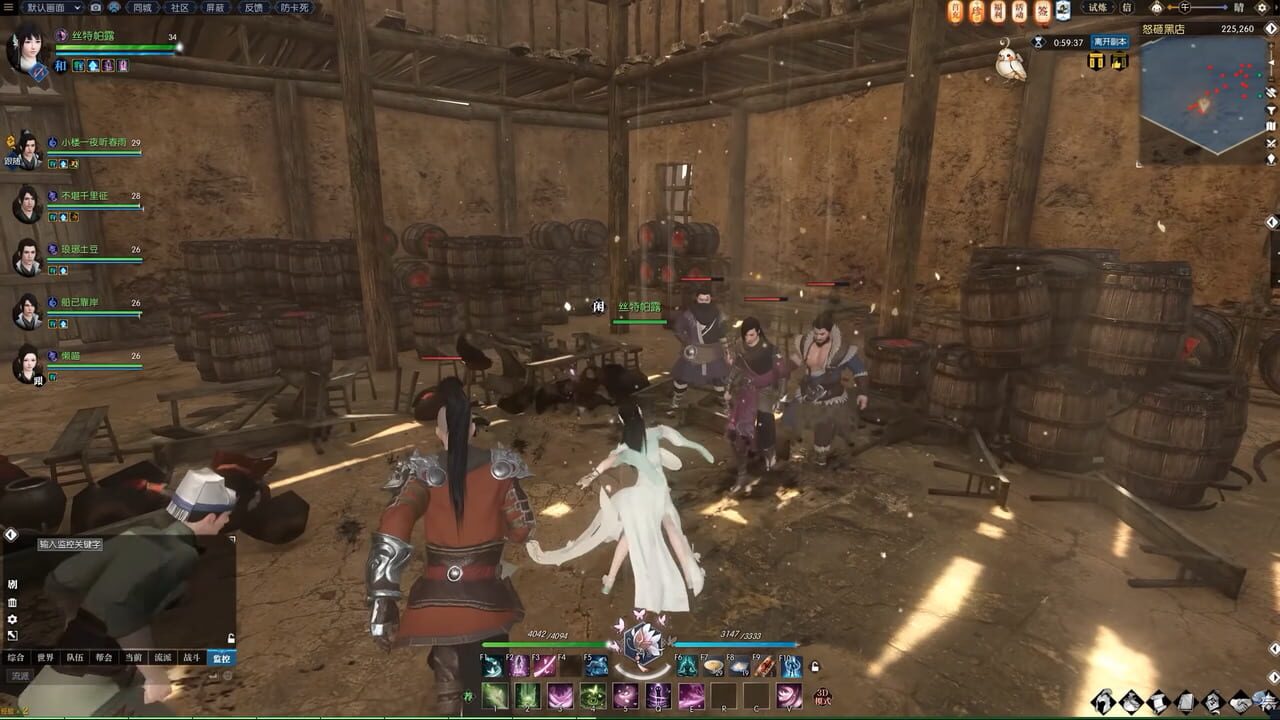Open the hamburger menu at top-left corner
Image resolution: width=1280 pixels, height=720 pixels.
click(x=9, y=9)
